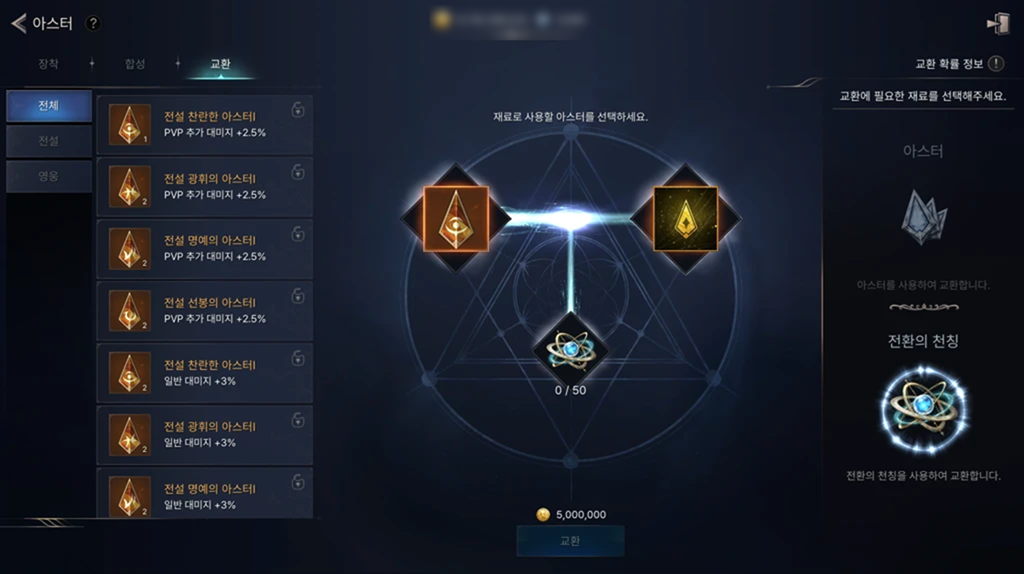
Task: Confirm with the 교환 button
Action: coord(570,541)
